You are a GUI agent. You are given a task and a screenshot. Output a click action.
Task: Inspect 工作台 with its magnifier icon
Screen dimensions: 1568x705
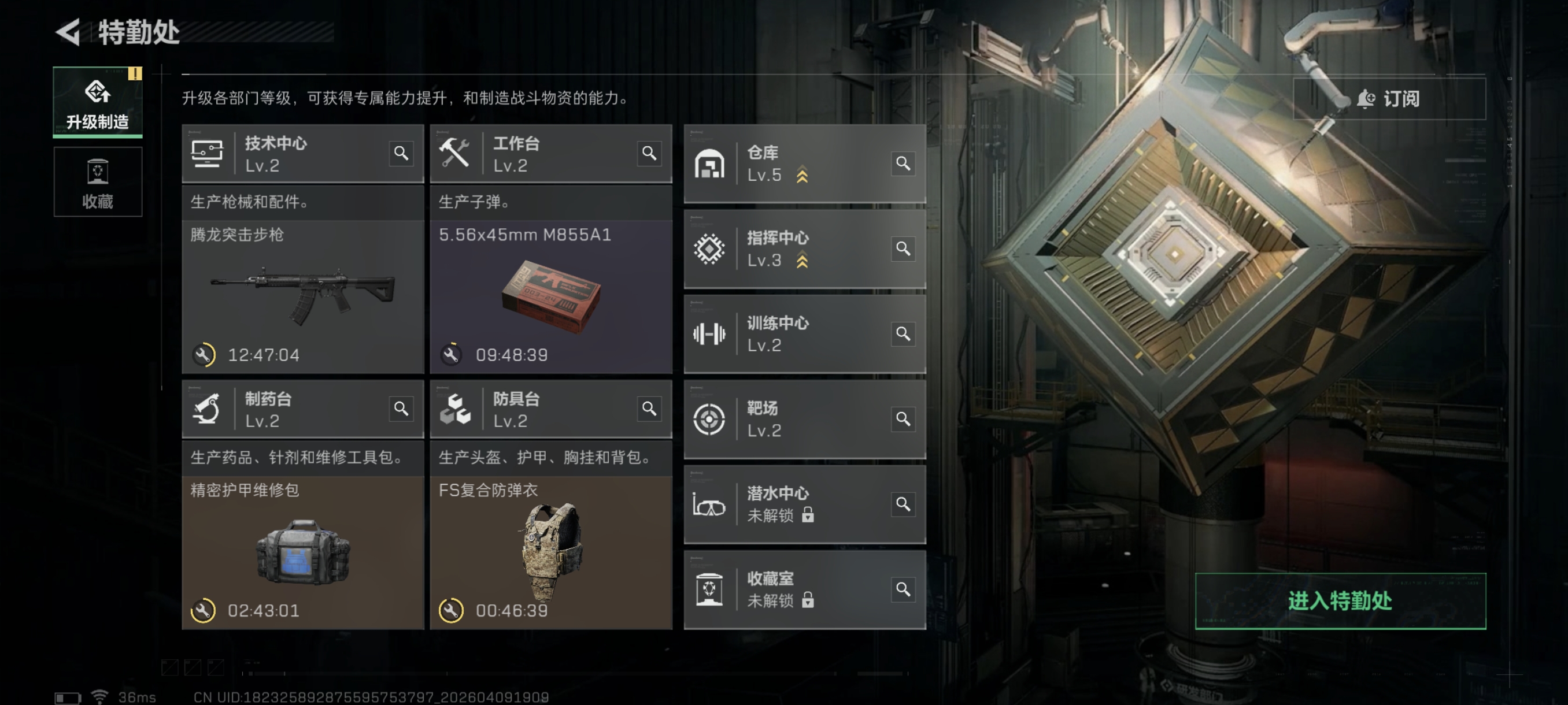click(x=649, y=153)
